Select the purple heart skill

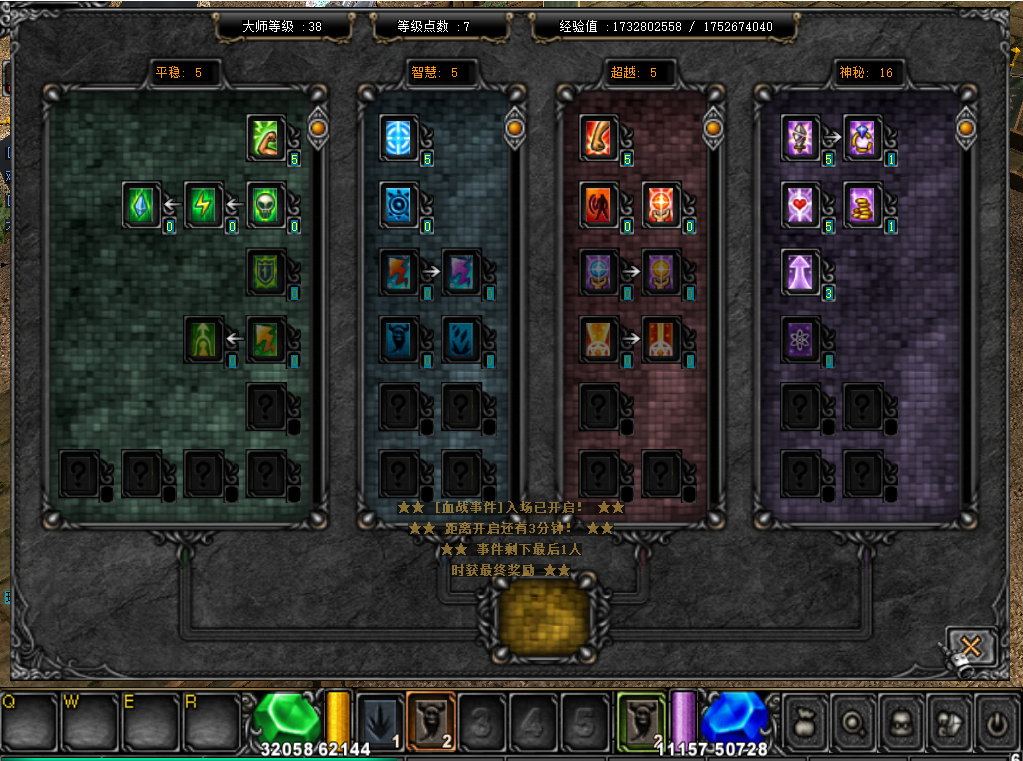coord(801,204)
